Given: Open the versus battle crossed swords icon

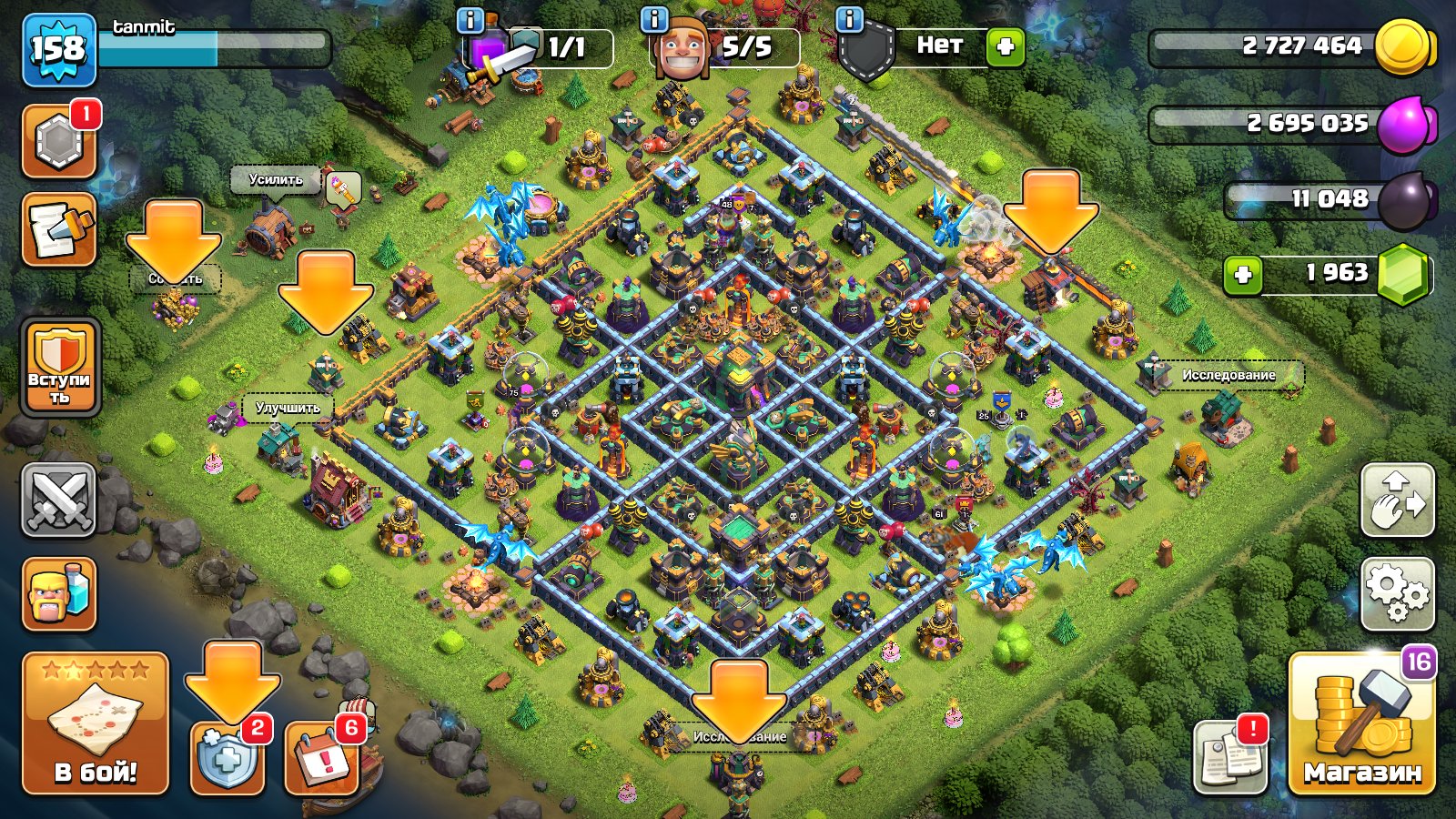Looking at the screenshot, I should point(59,500).
